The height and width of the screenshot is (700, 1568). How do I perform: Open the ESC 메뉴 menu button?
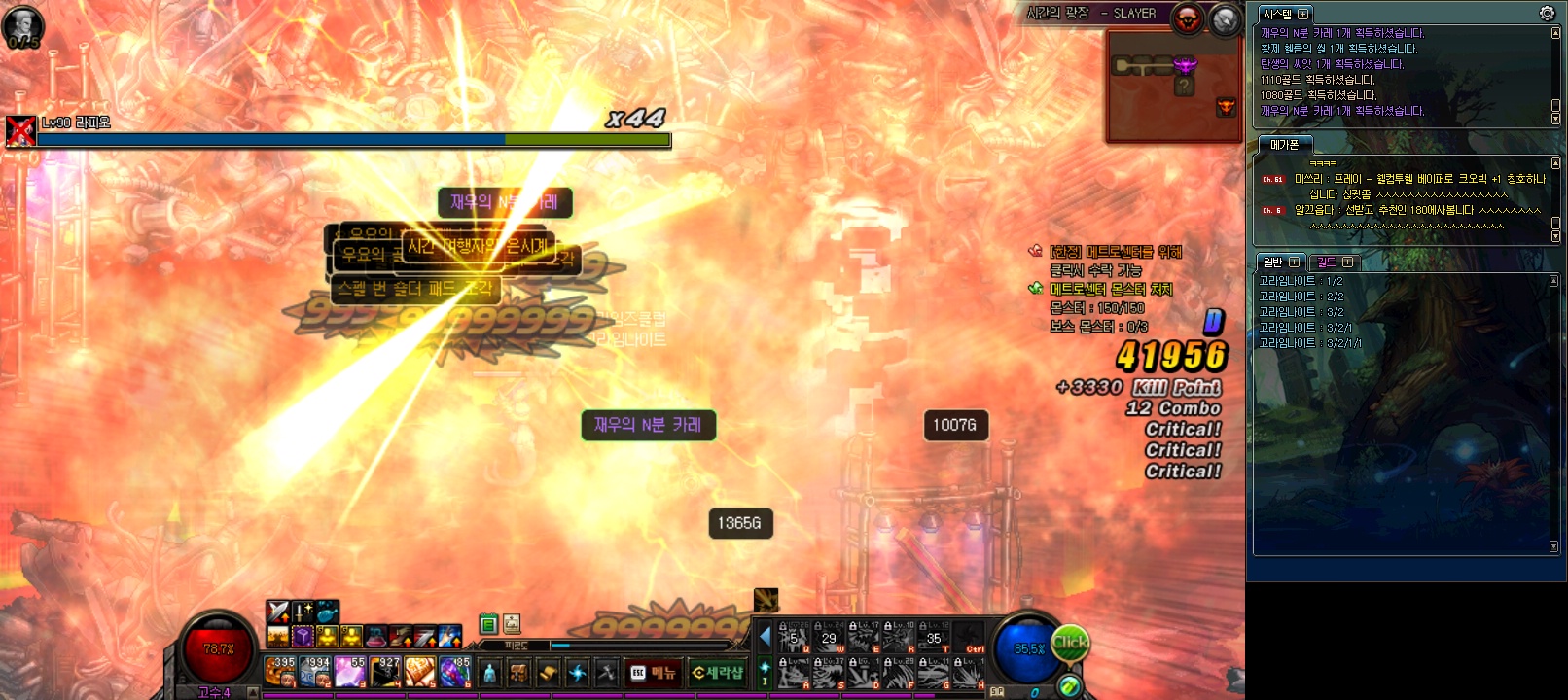point(654,672)
